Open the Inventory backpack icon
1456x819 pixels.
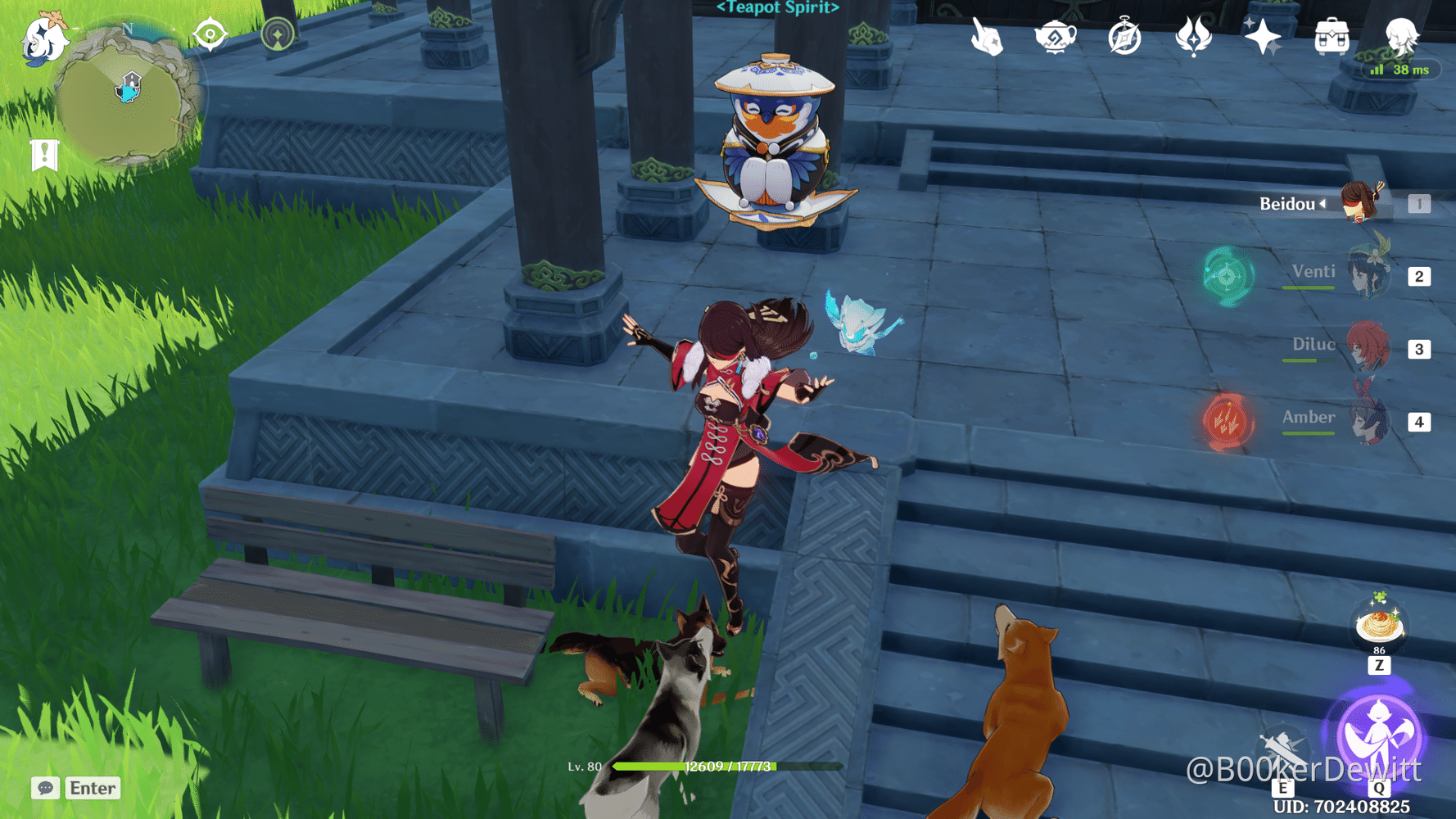pyautogui.click(x=1332, y=34)
